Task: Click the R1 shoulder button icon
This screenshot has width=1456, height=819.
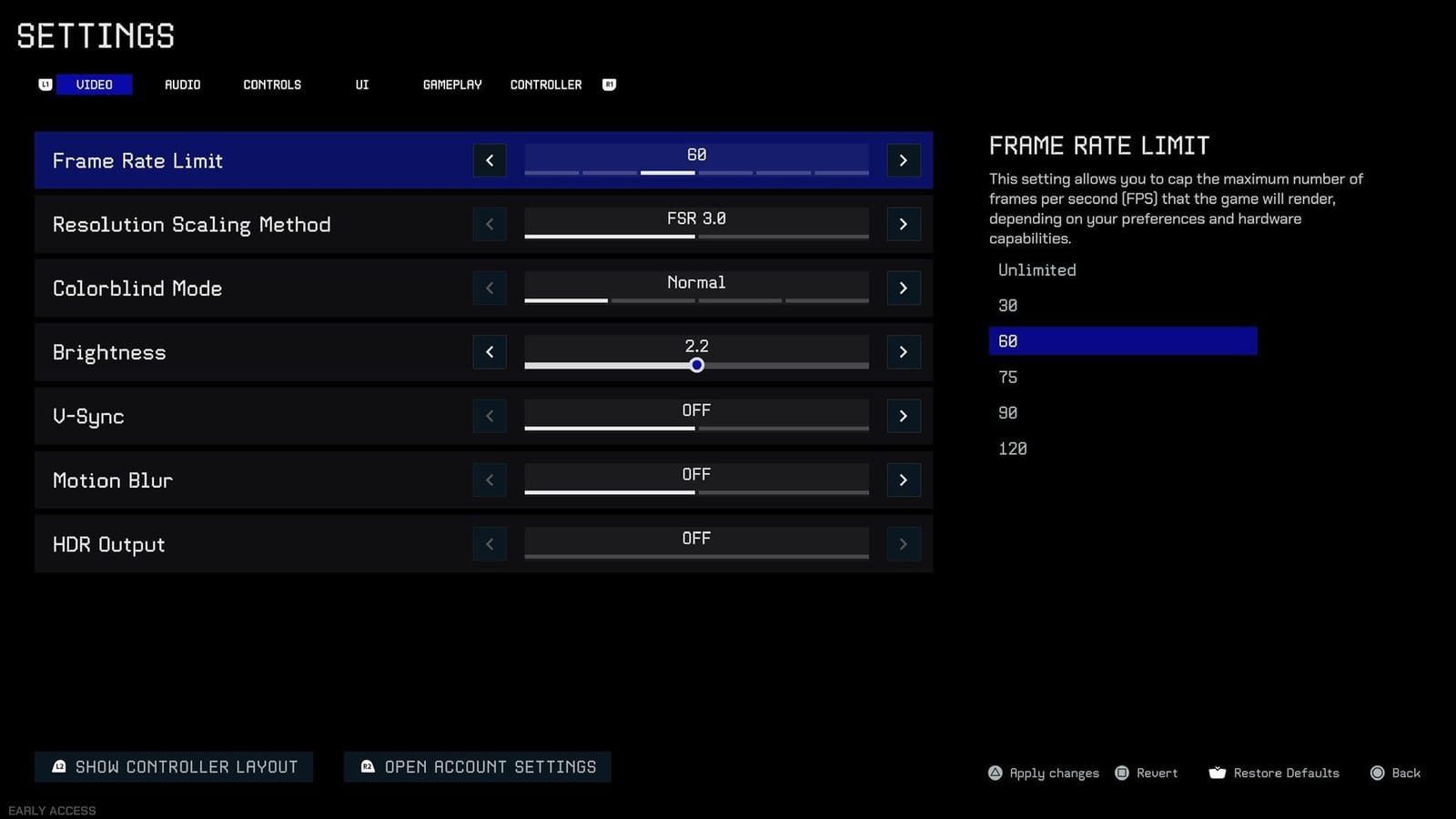Action: (609, 84)
